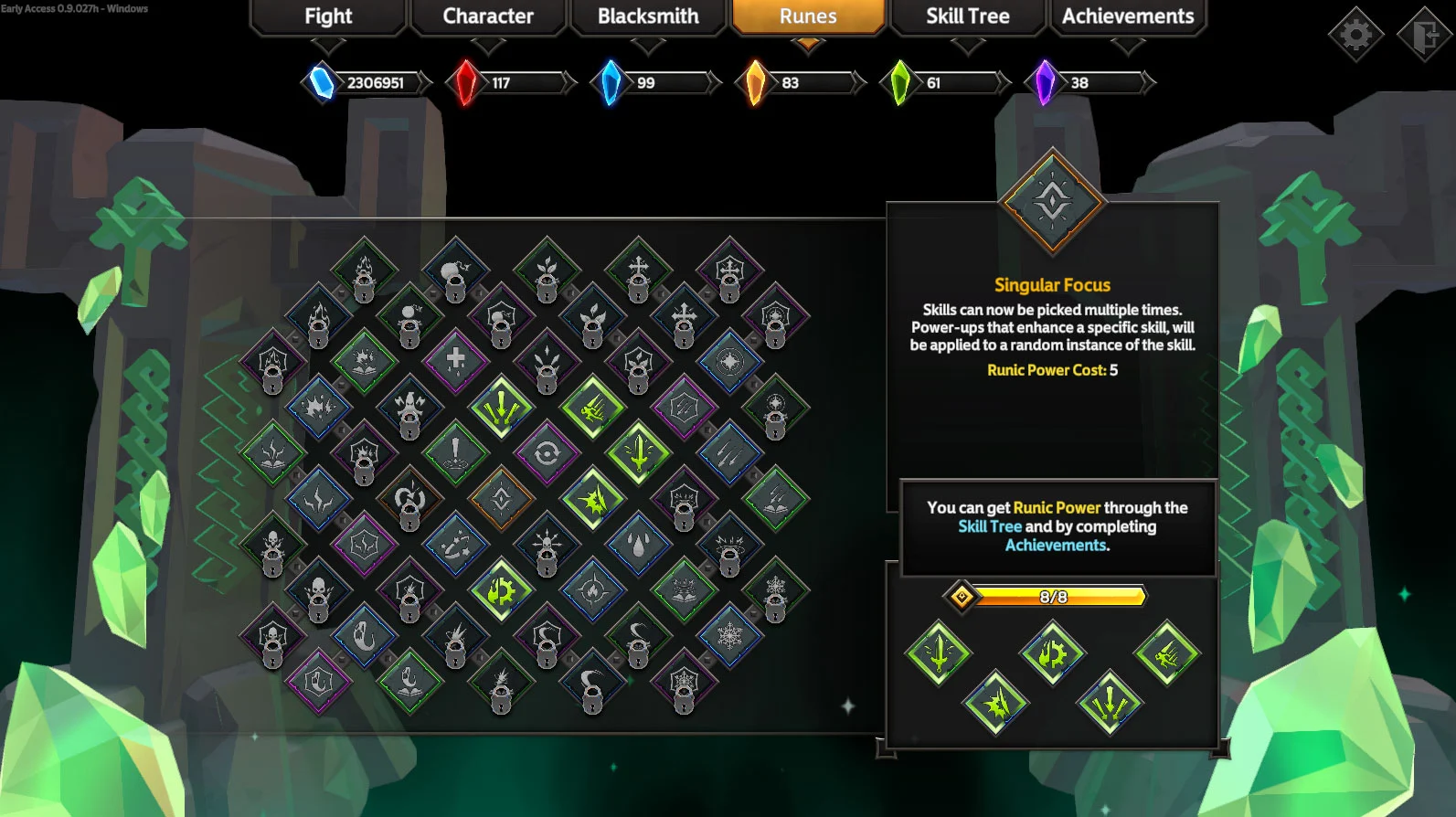1456x817 pixels.
Task: Click the green flaming gear rune
Action: coord(499,591)
